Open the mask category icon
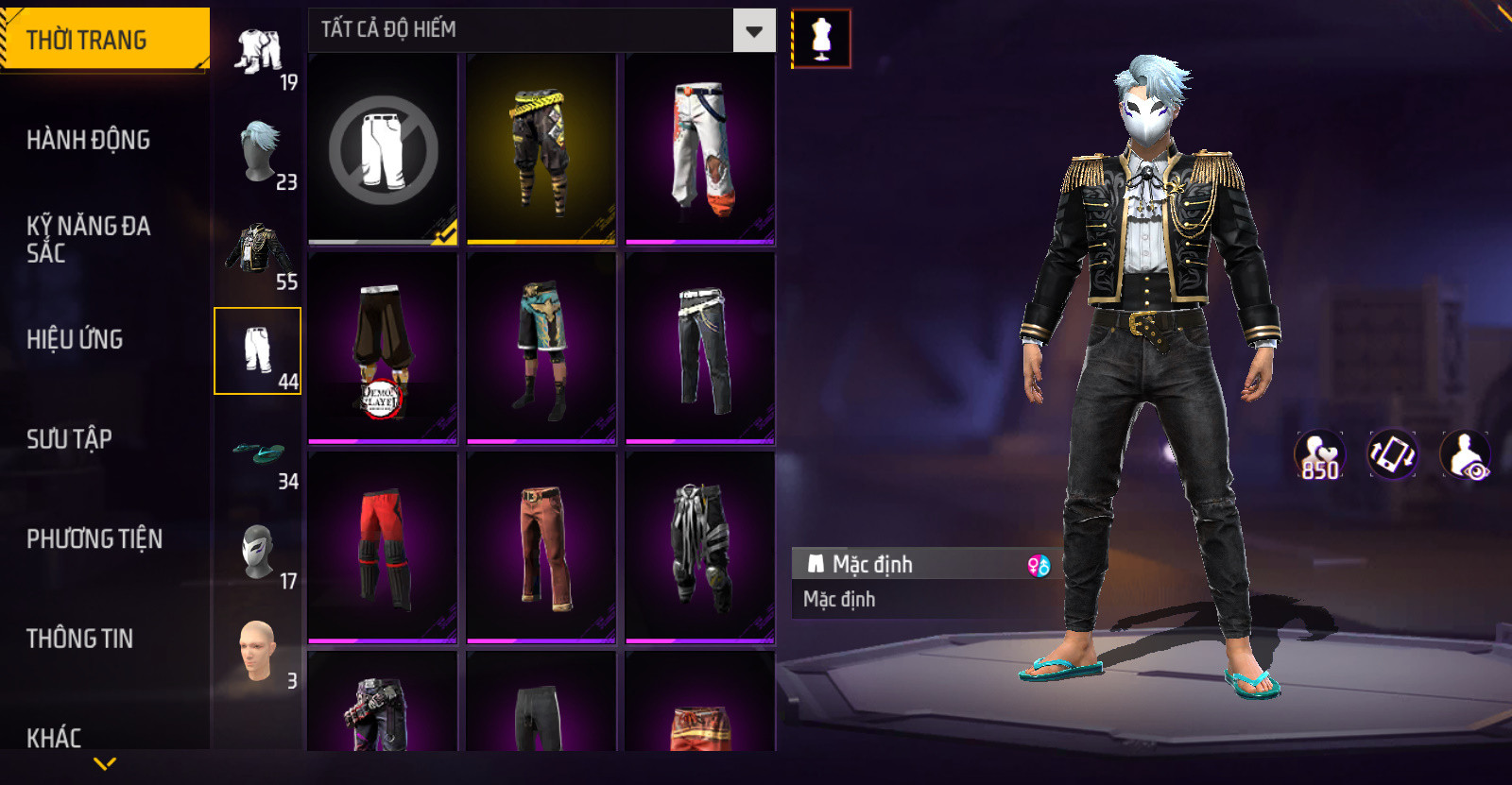The width and height of the screenshot is (1512, 785). pos(258,552)
